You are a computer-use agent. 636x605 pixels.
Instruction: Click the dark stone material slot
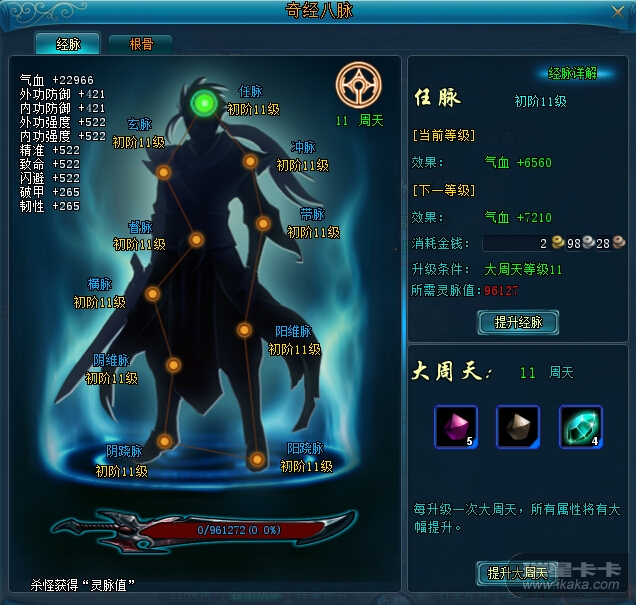tap(518, 426)
